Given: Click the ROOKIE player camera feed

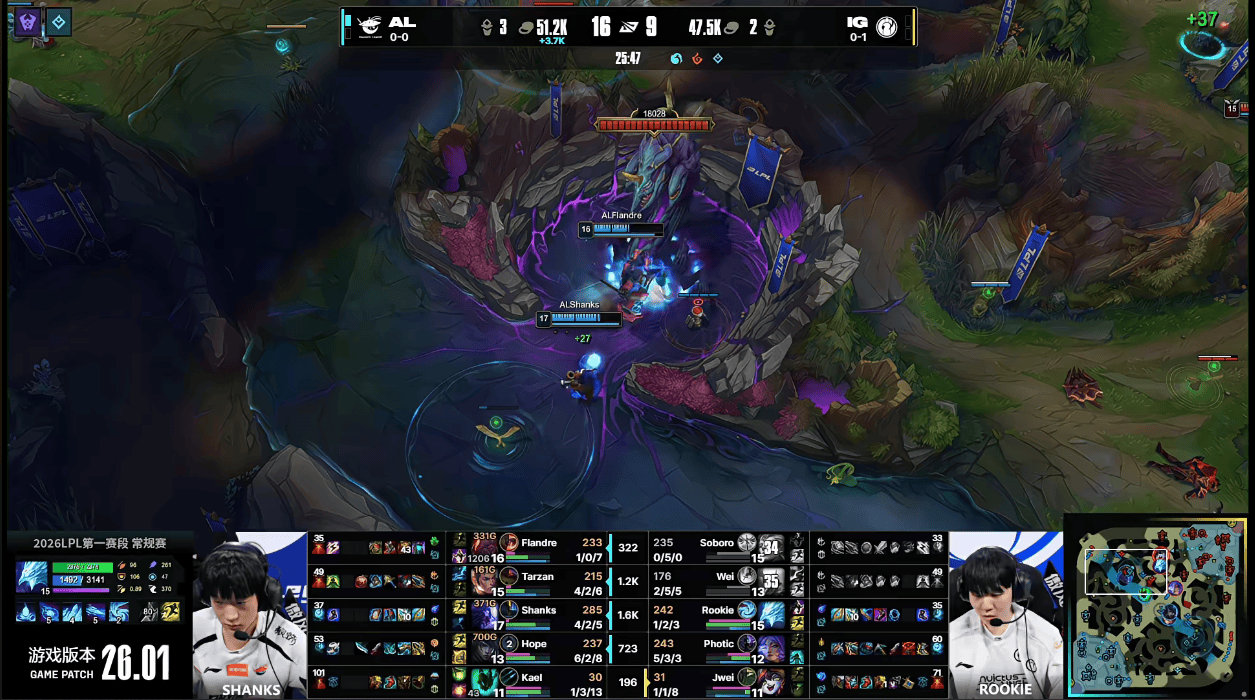Looking at the screenshot, I should (x=1004, y=614).
